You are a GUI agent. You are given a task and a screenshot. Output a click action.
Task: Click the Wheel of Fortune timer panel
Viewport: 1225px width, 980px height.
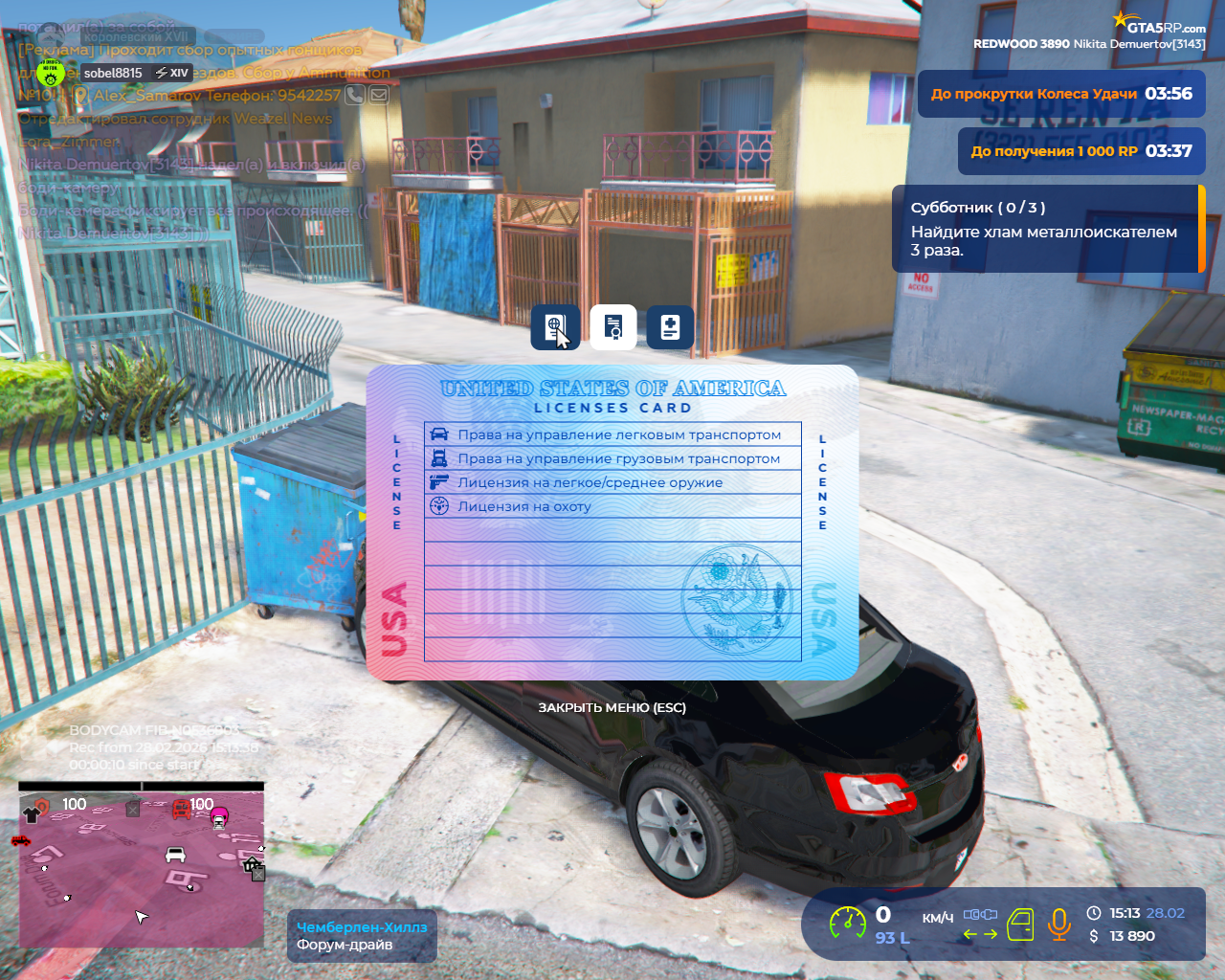point(1060,94)
